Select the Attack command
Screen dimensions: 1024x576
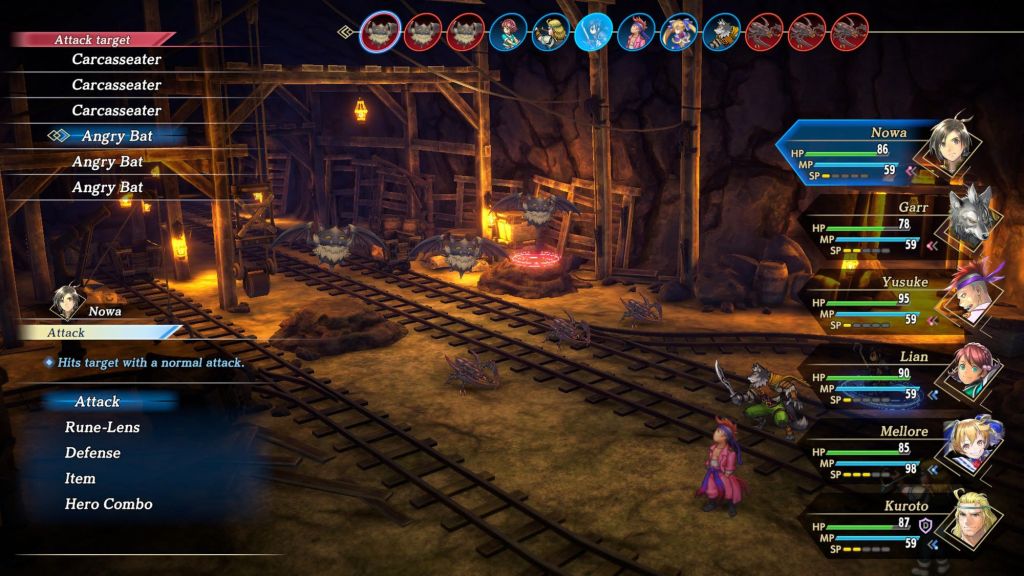coord(97,402)
